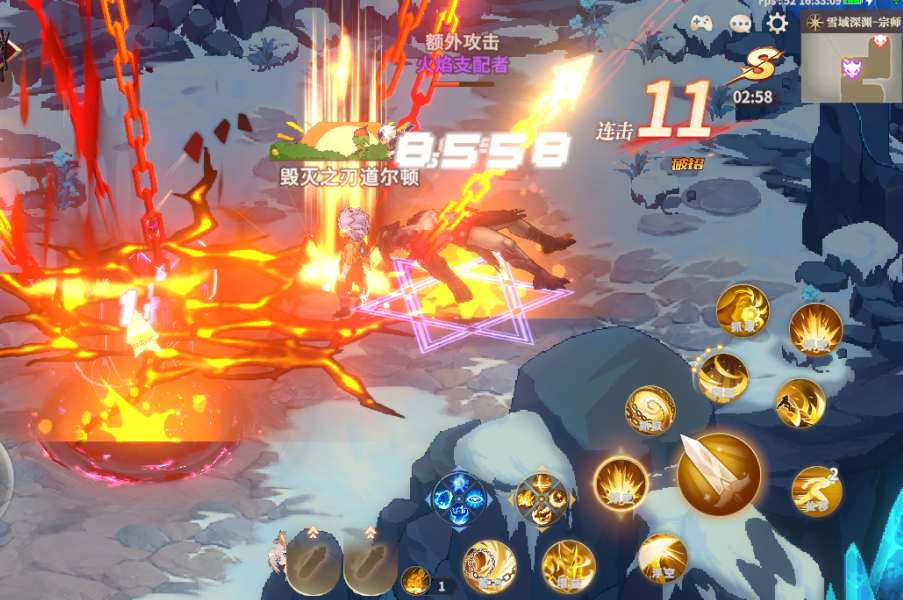Open the settings gear
Image resolution: width=903 pixels, height=600 pixels.
pyautogui.click(x=777, y=23)
